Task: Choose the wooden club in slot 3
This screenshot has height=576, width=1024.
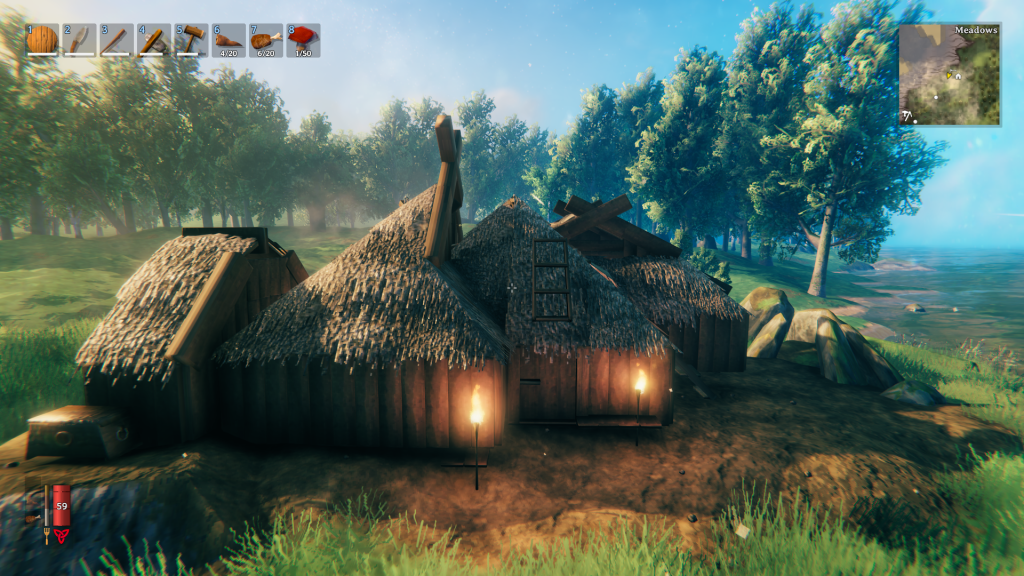Action: coord(116,40)
